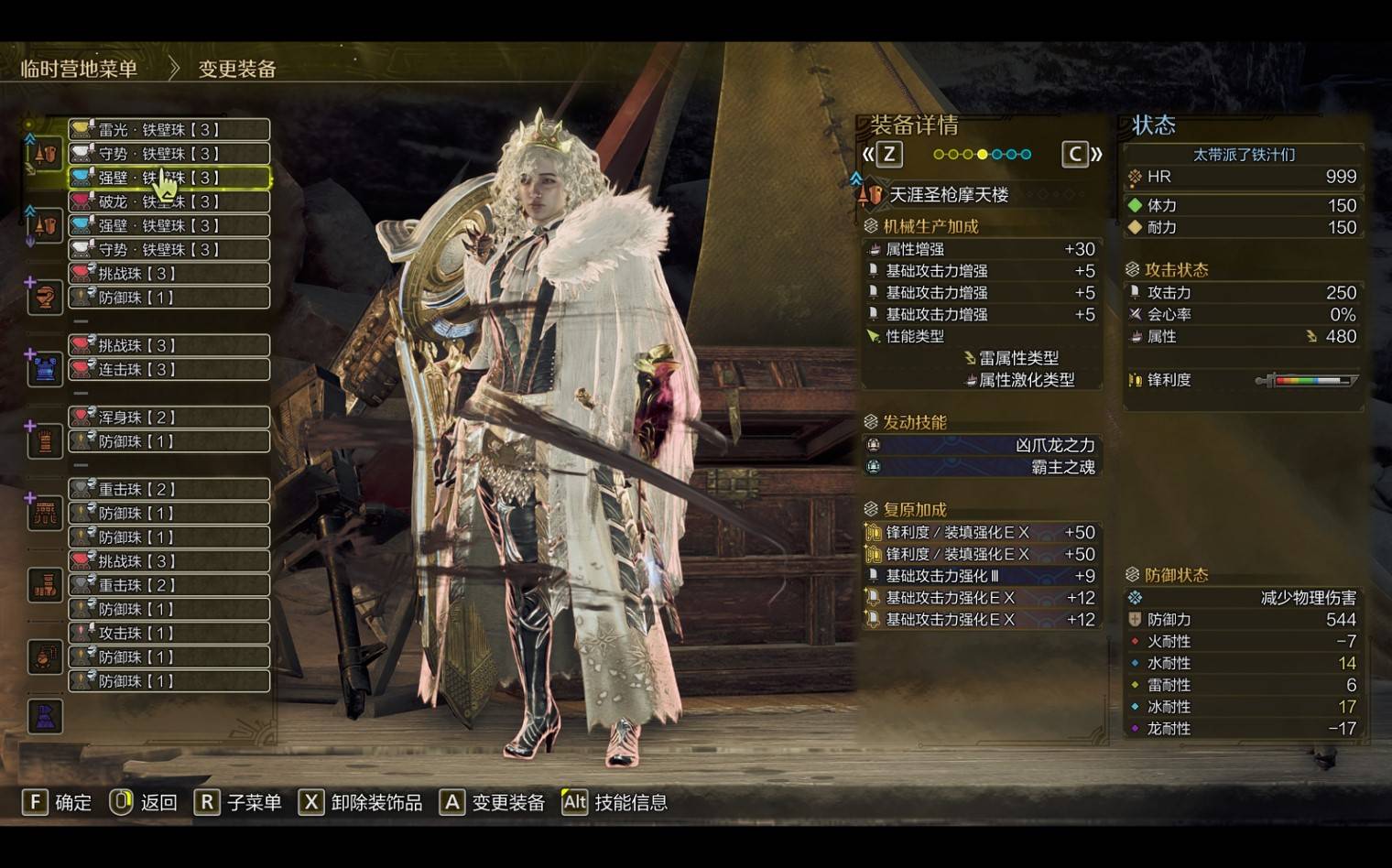This screenshot has width=1392, height=868.
Task: Open the charm equipment icon
Action: tap(45, 656)
